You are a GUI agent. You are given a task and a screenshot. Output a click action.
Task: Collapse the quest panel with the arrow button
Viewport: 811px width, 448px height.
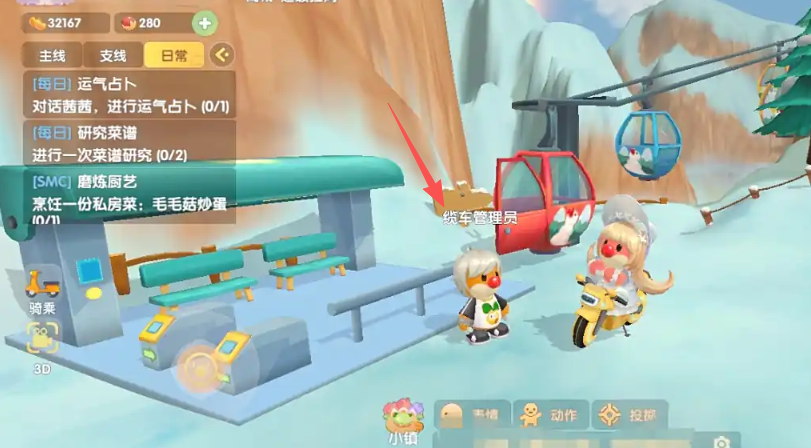pos(222,54)
